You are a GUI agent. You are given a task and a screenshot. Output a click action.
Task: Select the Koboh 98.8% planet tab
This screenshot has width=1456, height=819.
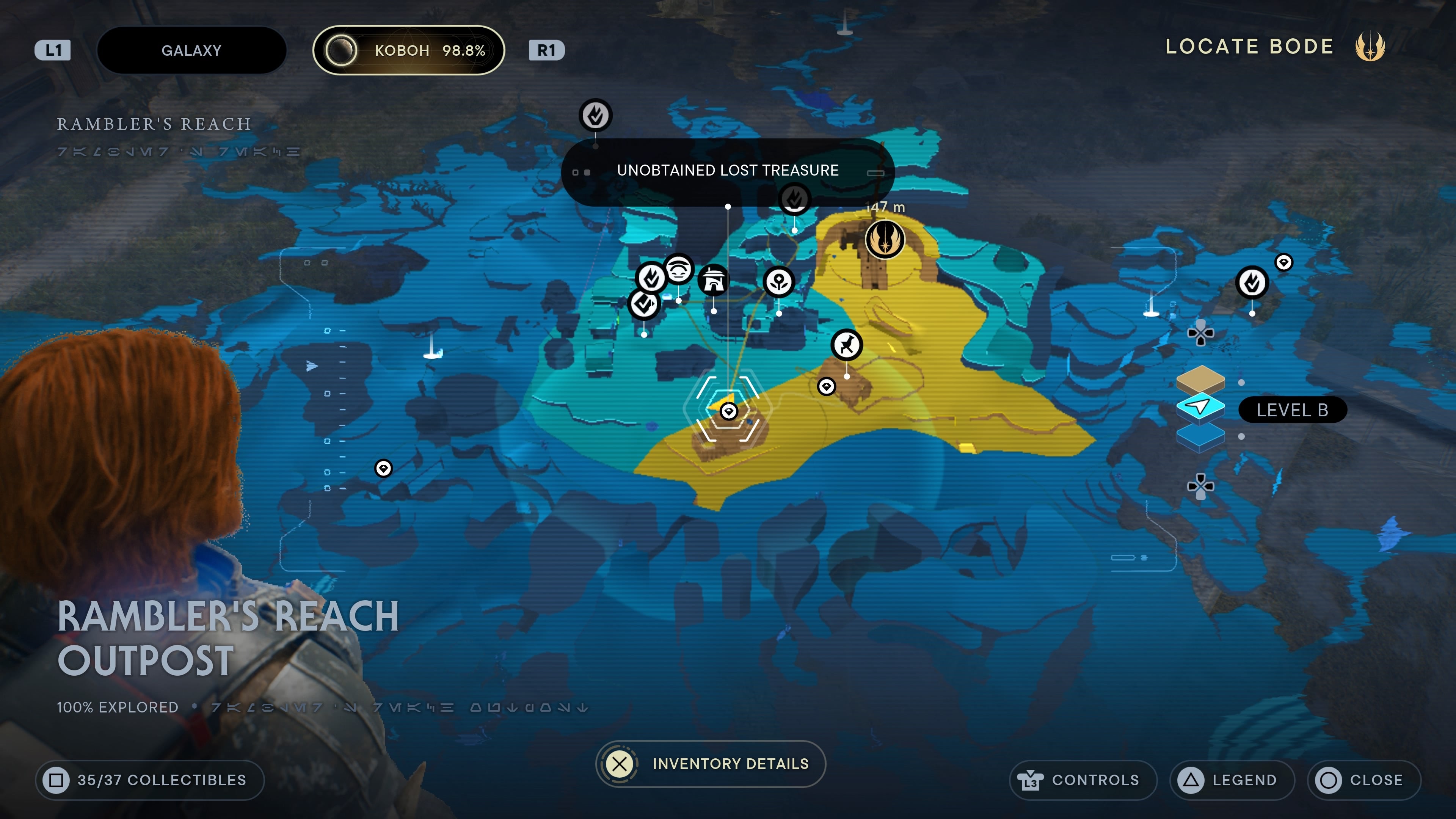tap(408, 50)
